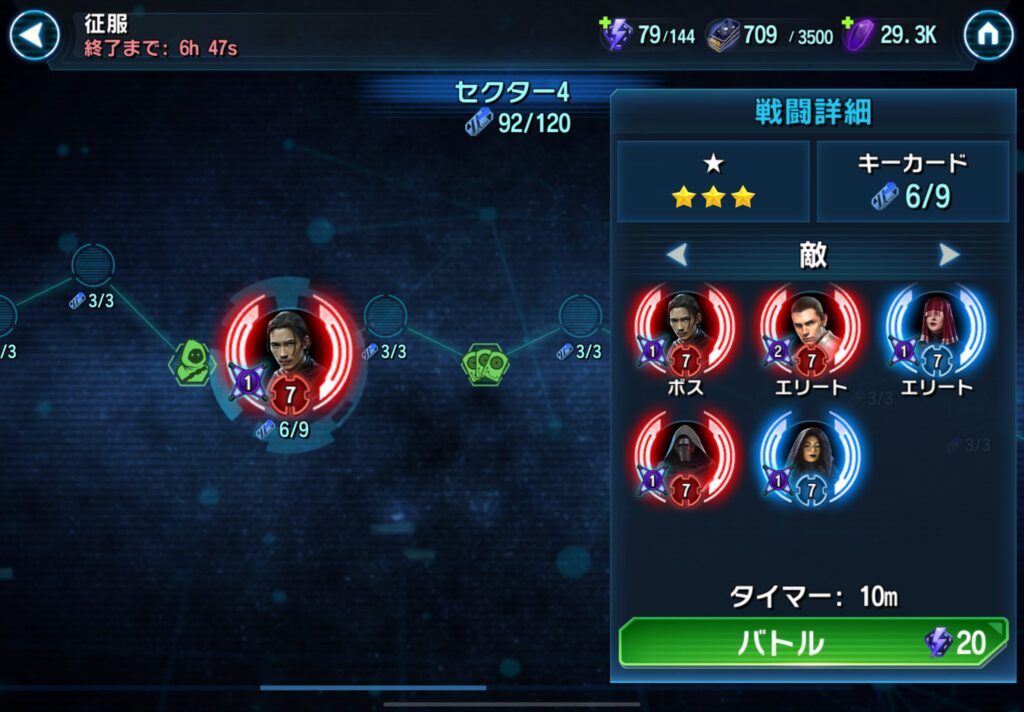
Task: Show the next enemy wave
Action: click(x=949, y=255)
